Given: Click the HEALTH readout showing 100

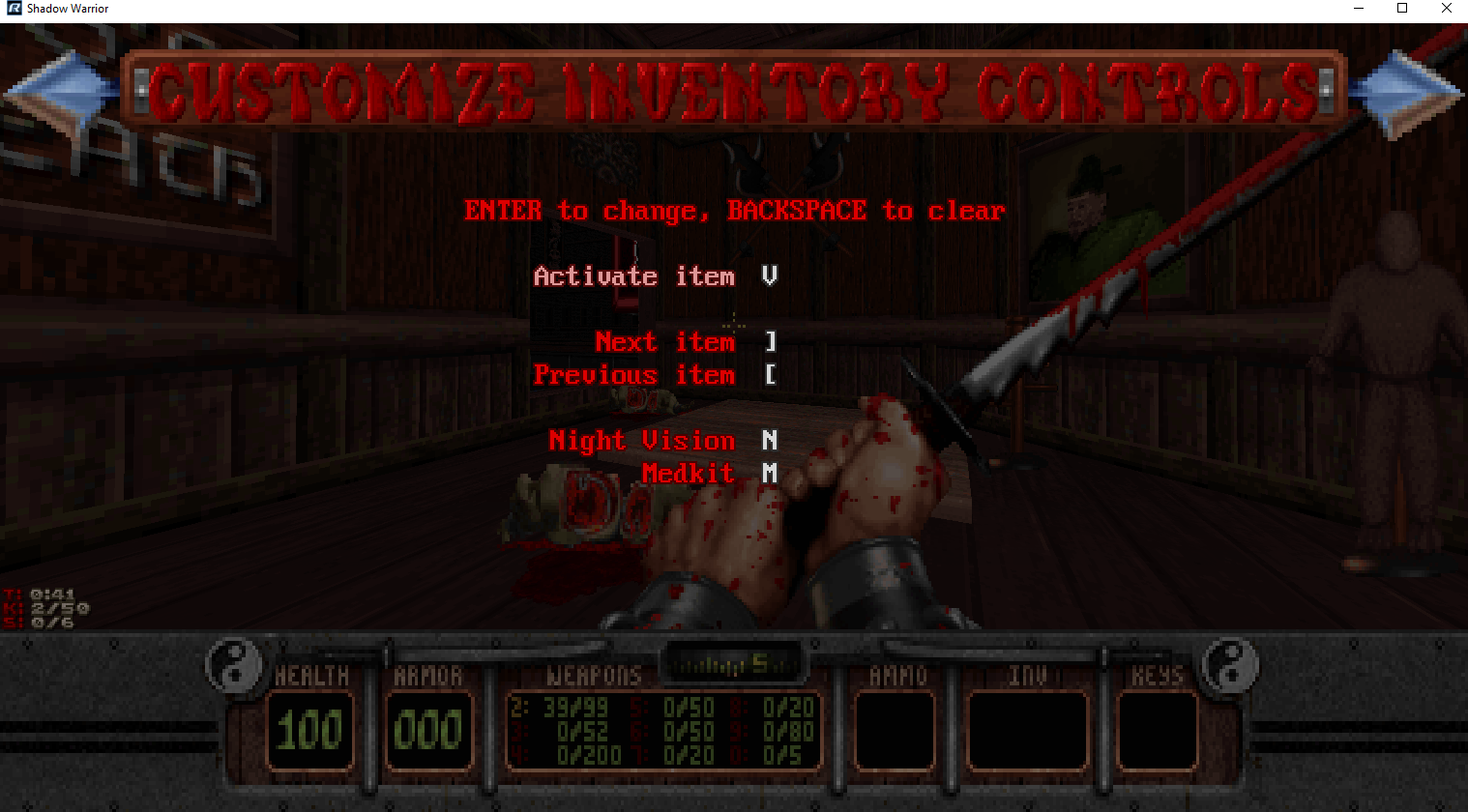Looking at the screenshot, I should pos(310,732).
